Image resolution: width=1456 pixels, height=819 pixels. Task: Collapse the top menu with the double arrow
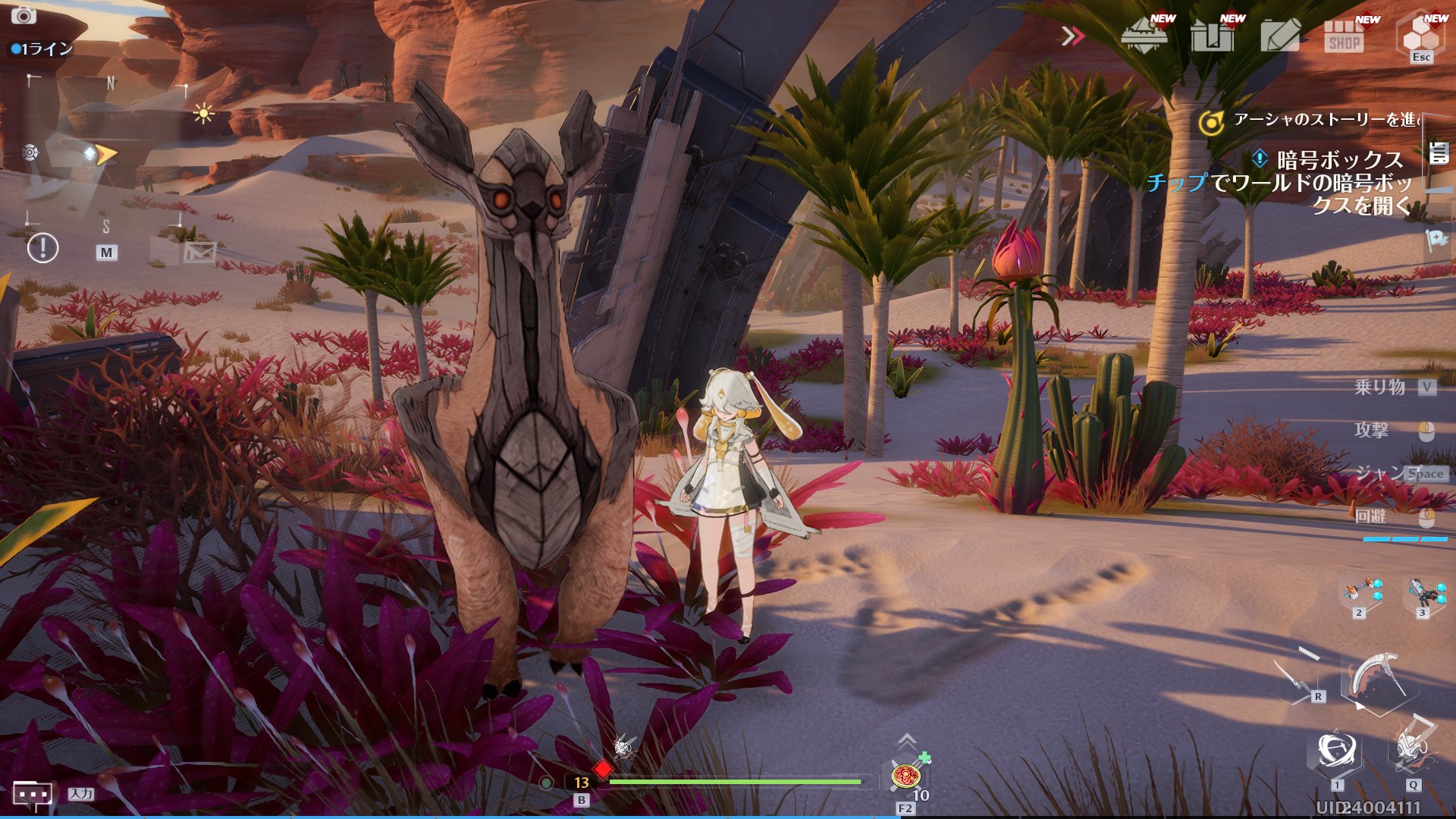point(1072,36)
